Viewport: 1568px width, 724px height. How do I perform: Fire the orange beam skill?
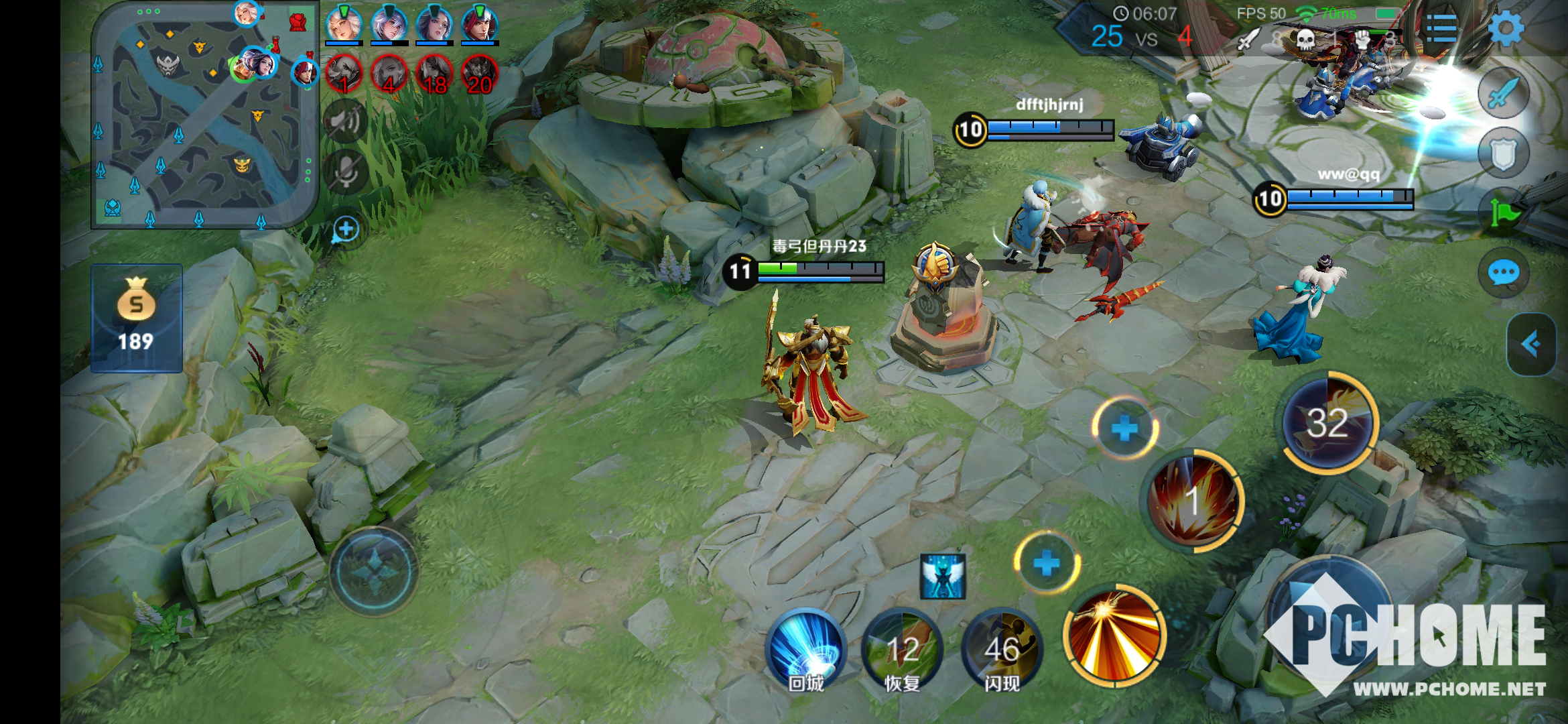tap(1115, 636)
